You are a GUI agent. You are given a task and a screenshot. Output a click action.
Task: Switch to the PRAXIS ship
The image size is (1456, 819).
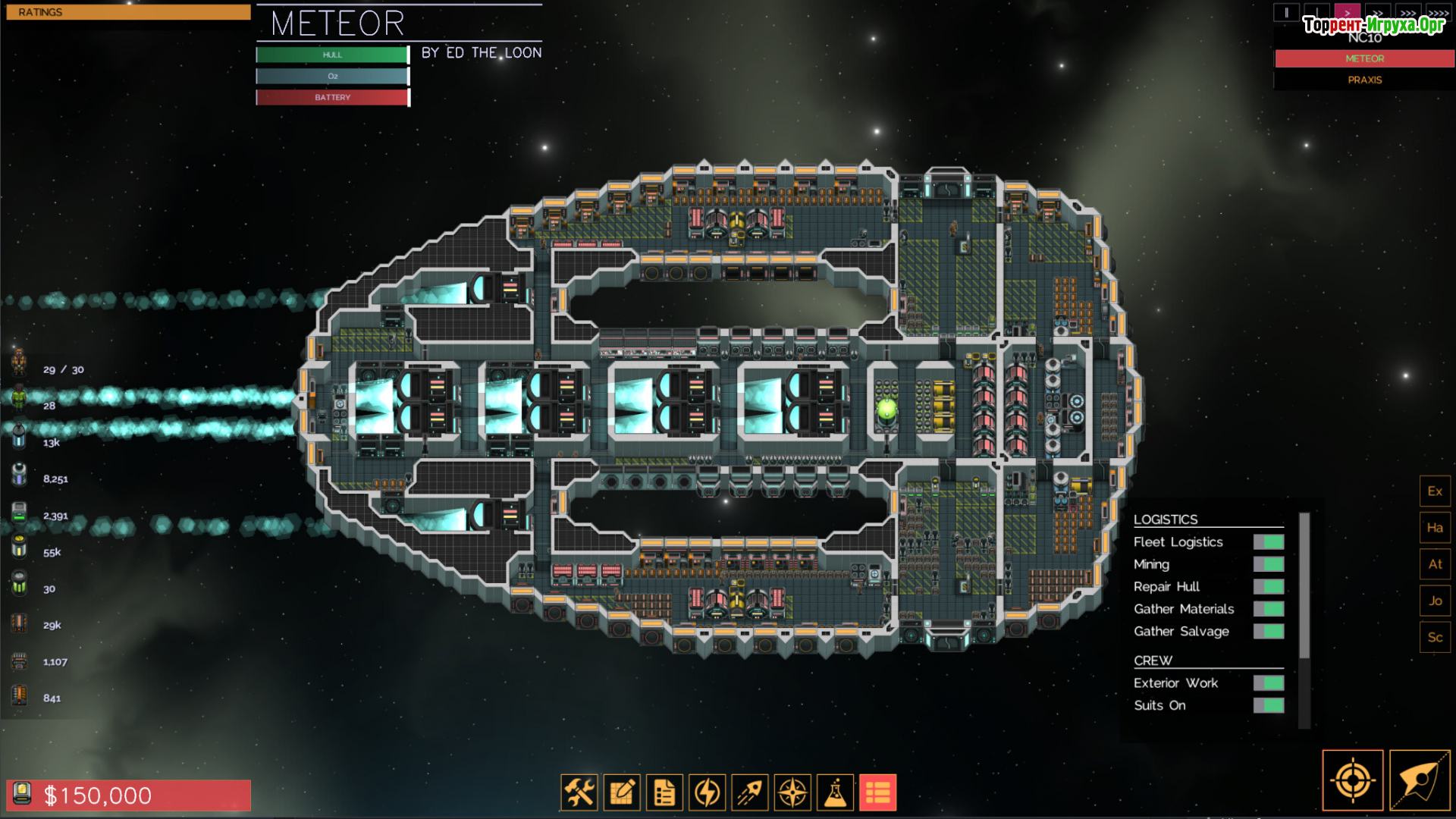click(1364, 80)
